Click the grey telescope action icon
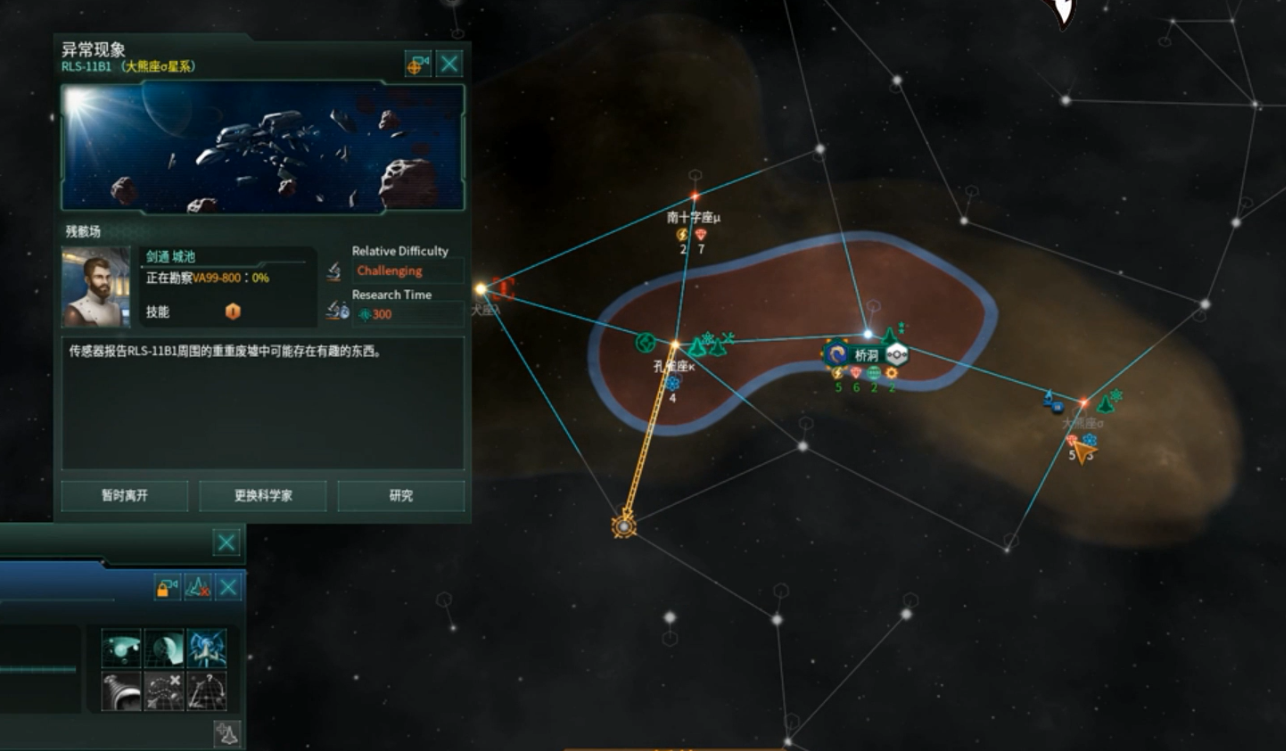The image size is (1286, 751). 122,691
